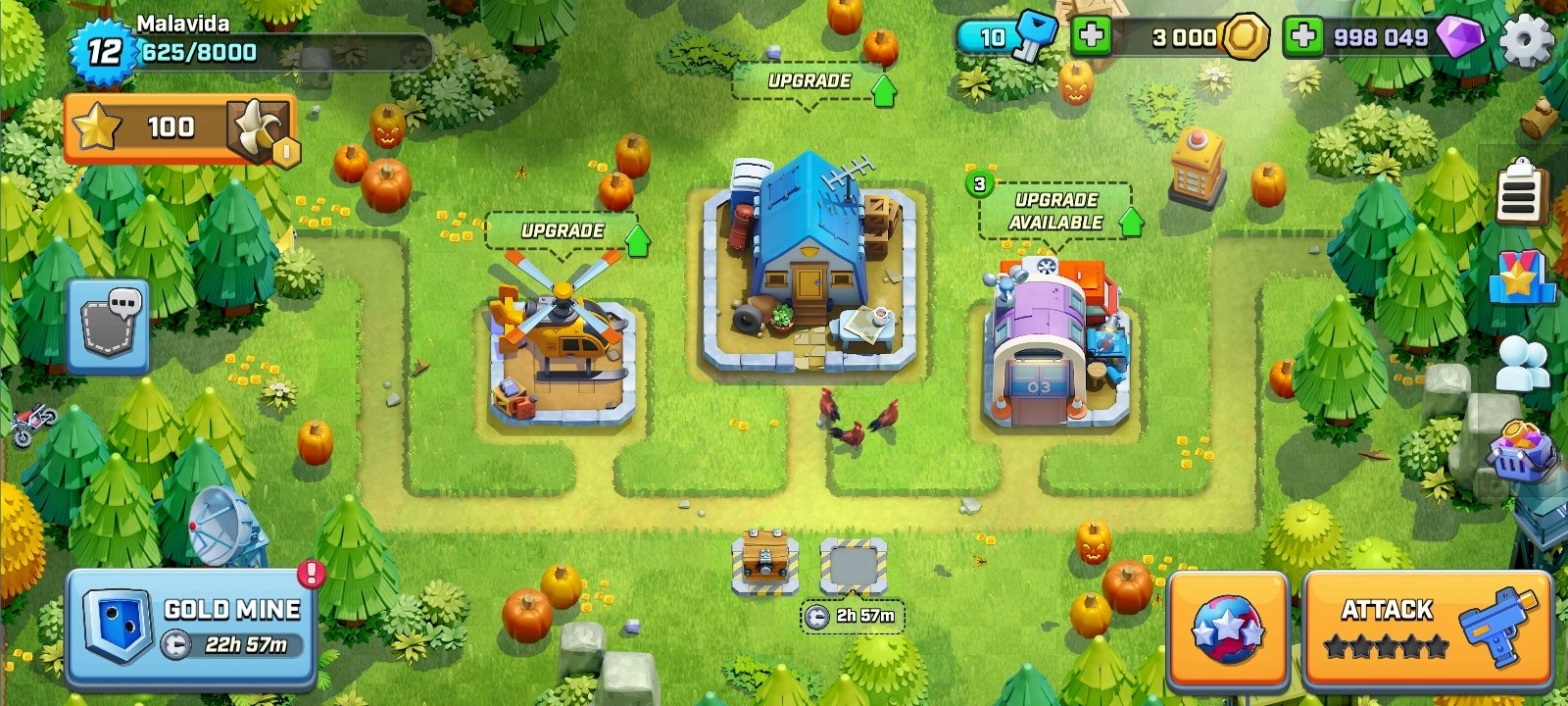The width and height of the screenshot is (1568, 706).
Task: Open the friends icon
Action: [1522, 362]
